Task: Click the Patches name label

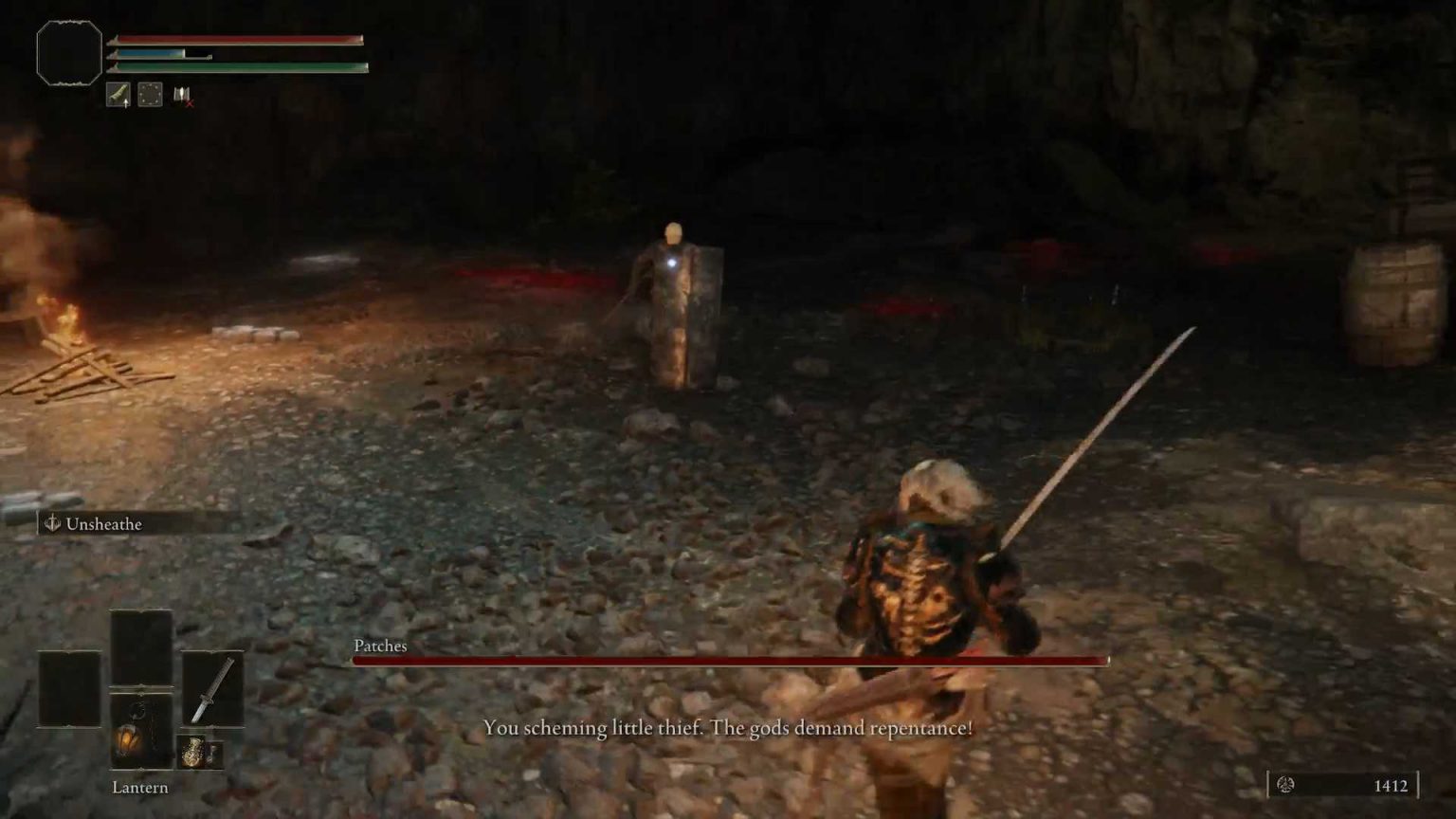Action: 377,646
